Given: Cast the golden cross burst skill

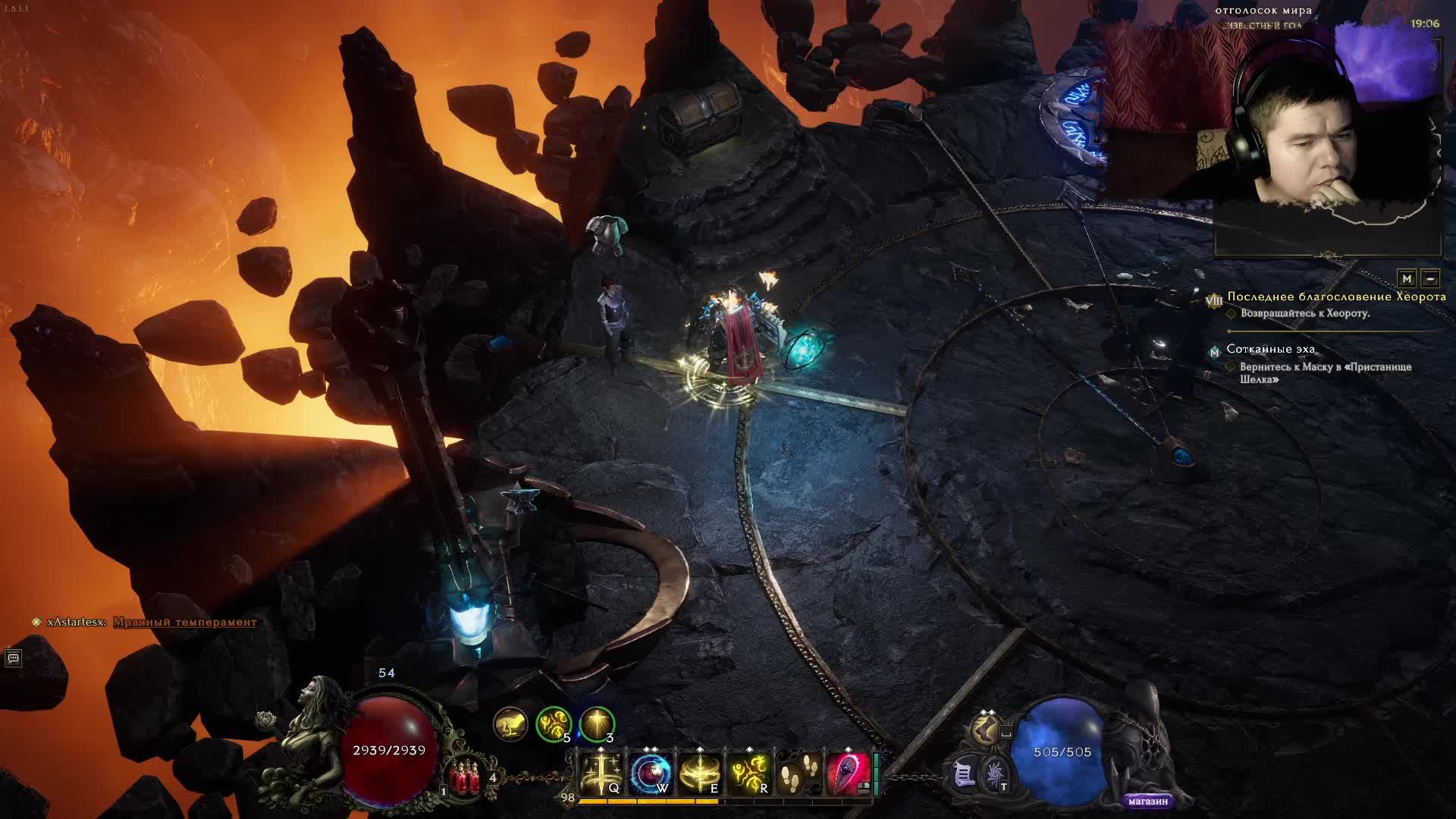Looking at the screenshot, I should pyautogui.click(x=699, y=773).
